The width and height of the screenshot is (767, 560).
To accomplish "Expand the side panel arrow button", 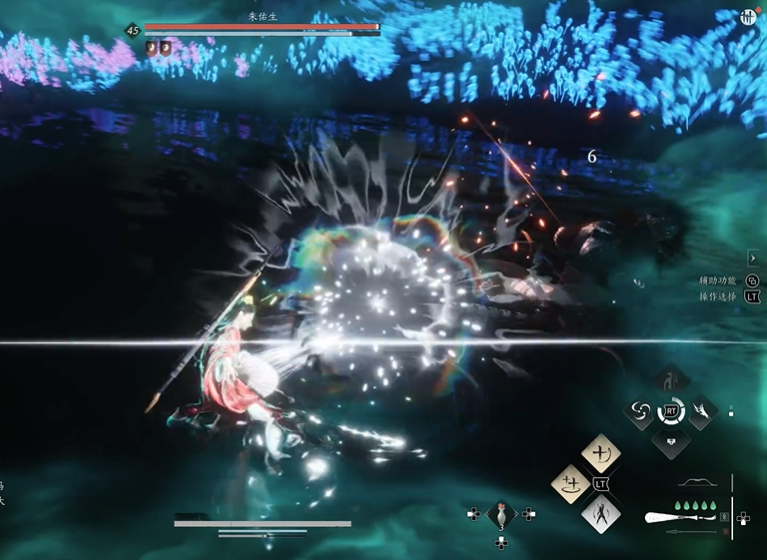I will [x=753, y=259].
